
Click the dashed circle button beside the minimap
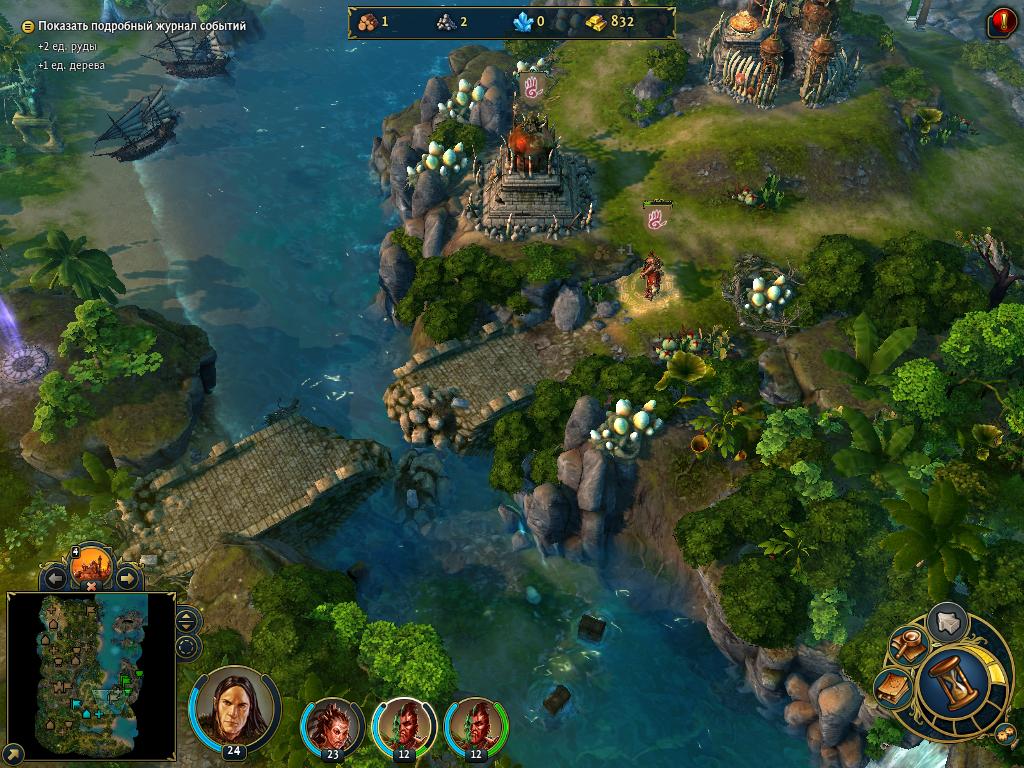[x=187, y=646]
